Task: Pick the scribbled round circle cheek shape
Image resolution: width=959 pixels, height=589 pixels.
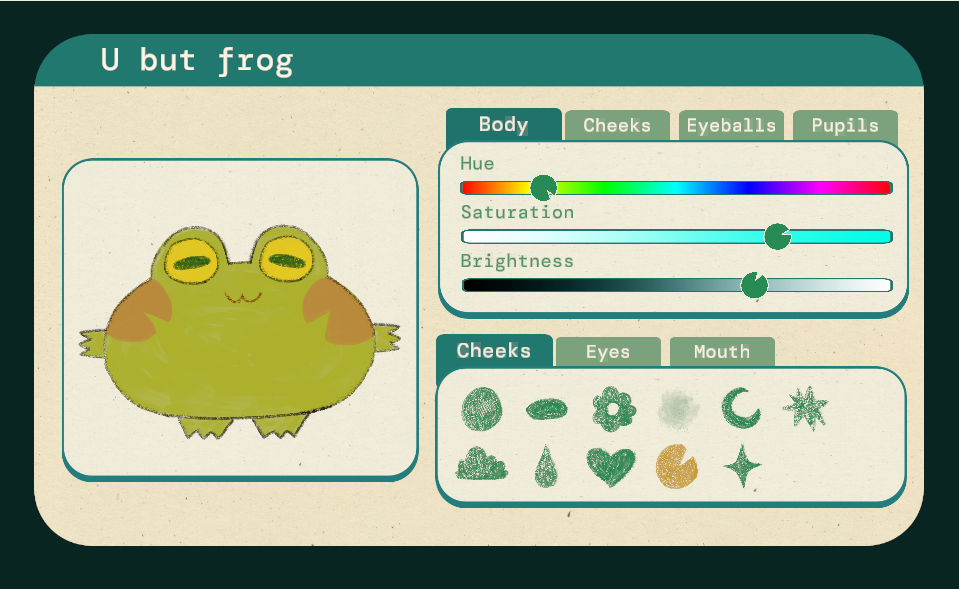Action: 482,408
